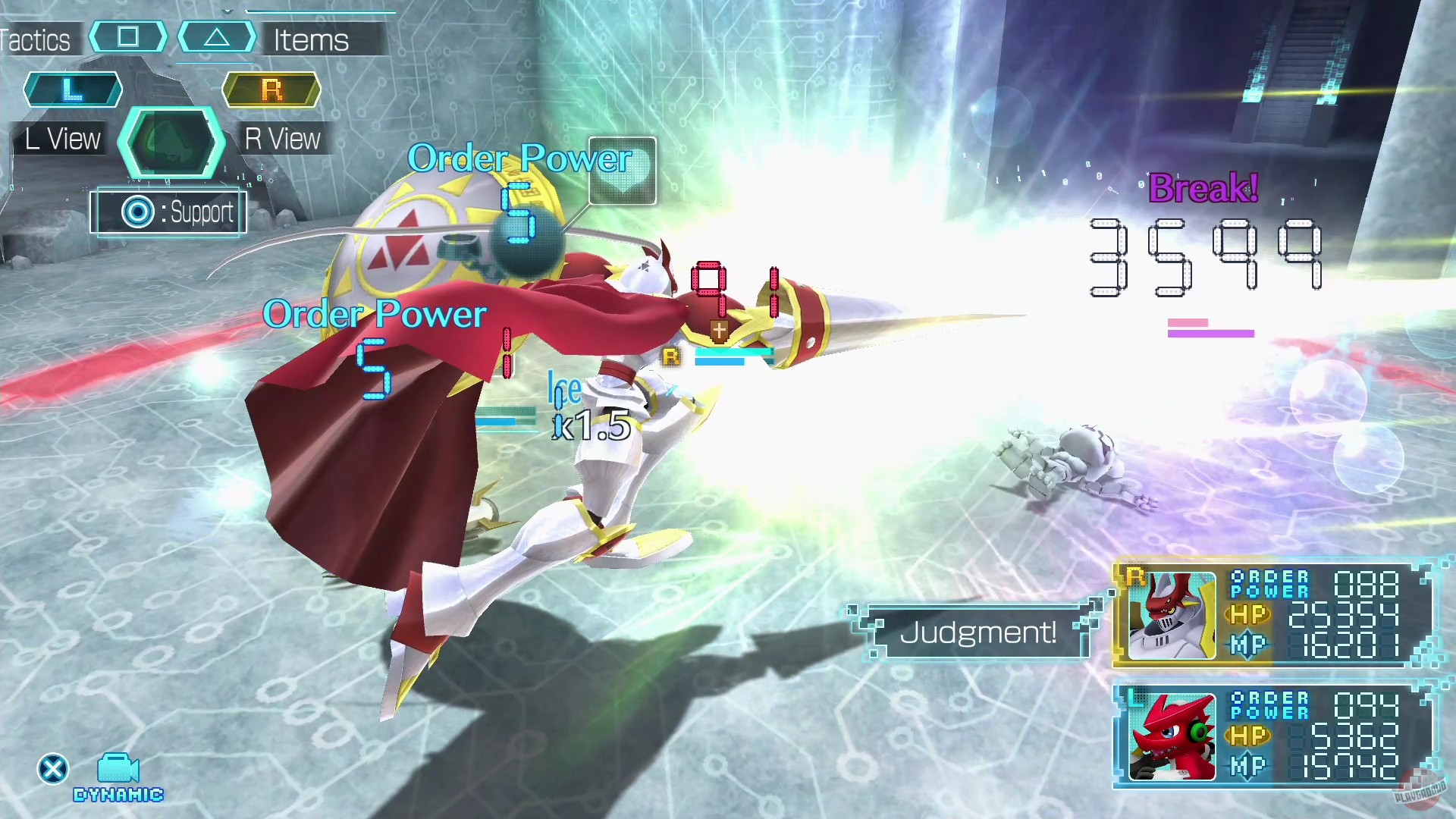Click the DYNAMIC camera icon
Viewport: 1456px width, 819px height.
(x=118, y=768)
